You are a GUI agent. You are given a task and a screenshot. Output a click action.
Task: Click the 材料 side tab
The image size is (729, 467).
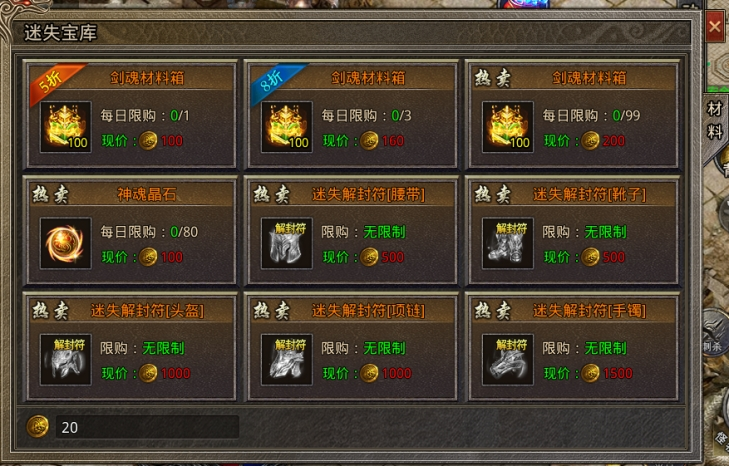point(715,120)
